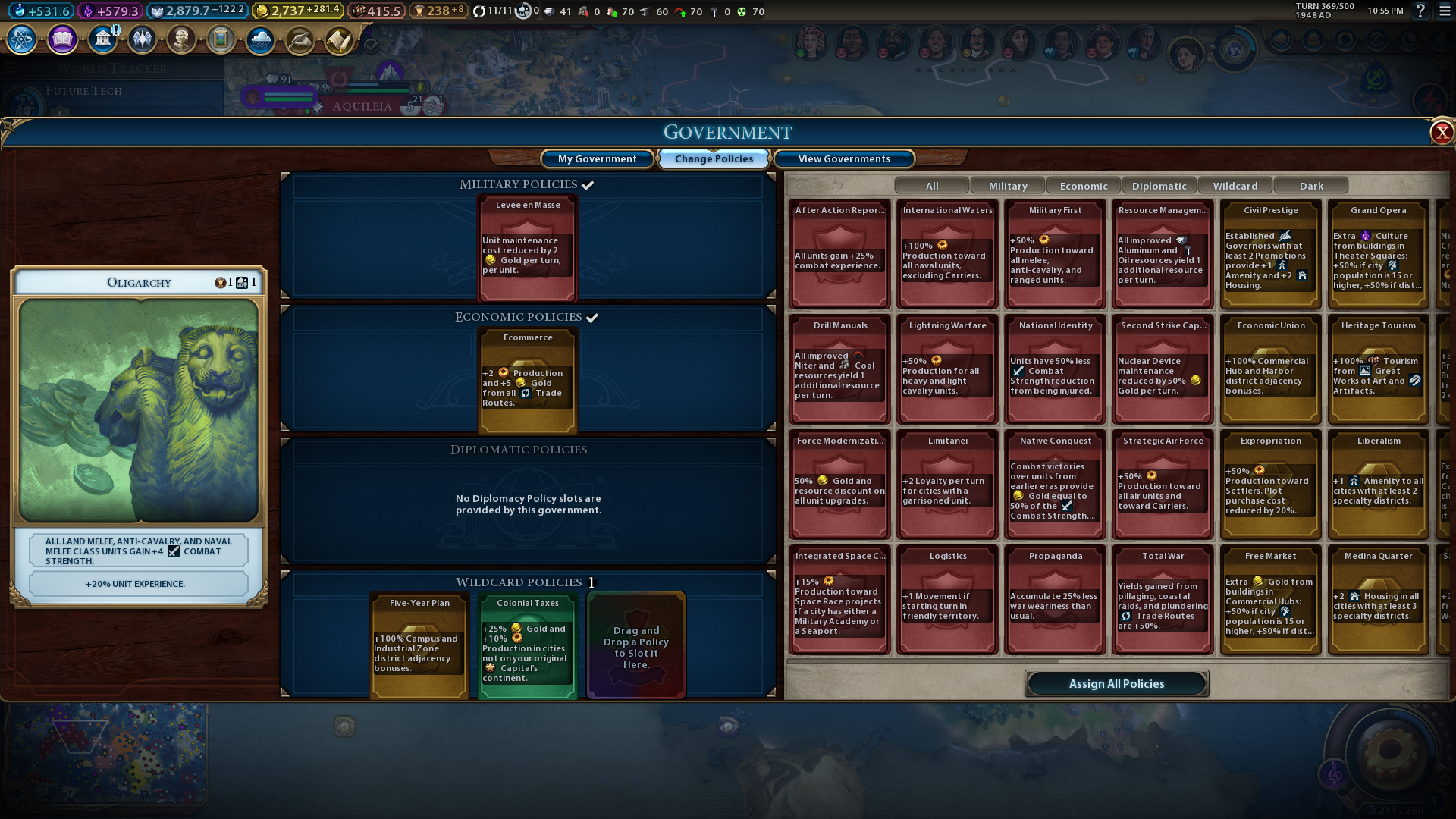The image size is (1456, 819).
Task: Choose the Five-Year Plan wildcard card
Action: (419, 645)
